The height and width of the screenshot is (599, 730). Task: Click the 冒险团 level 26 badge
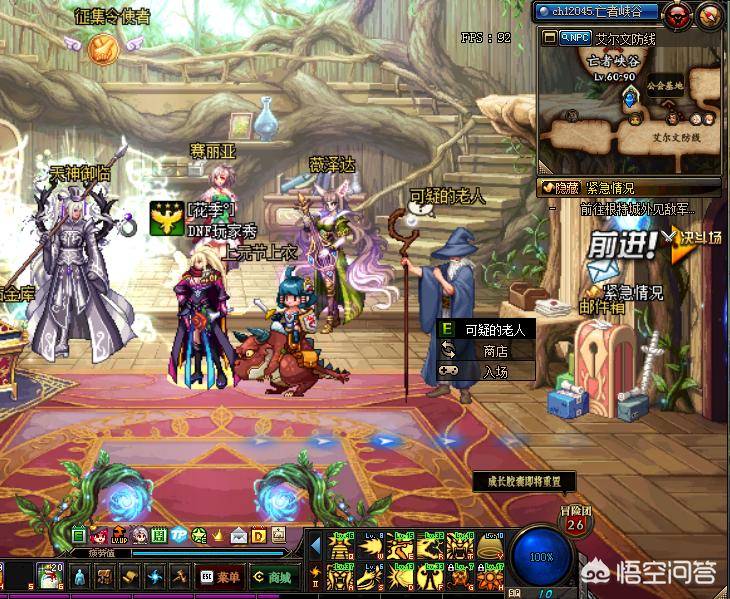(x=575, y=520)
